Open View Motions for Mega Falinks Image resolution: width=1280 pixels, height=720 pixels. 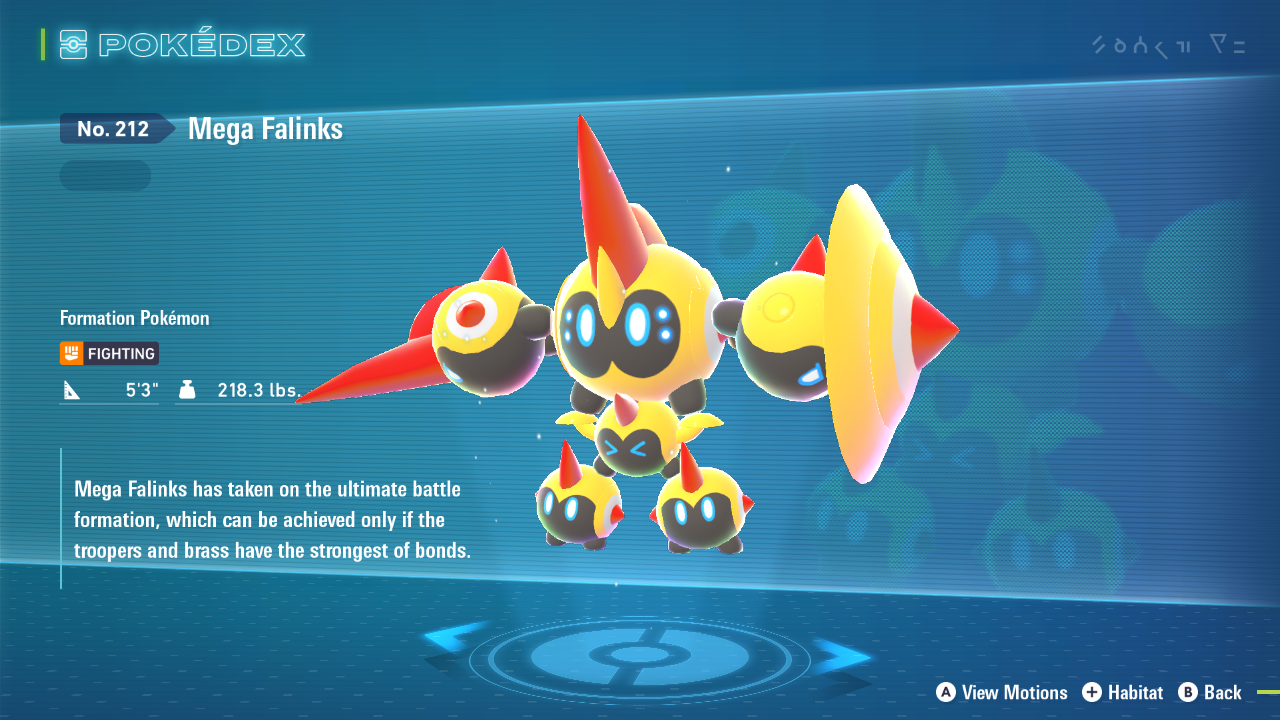[x=1002, y=692]
